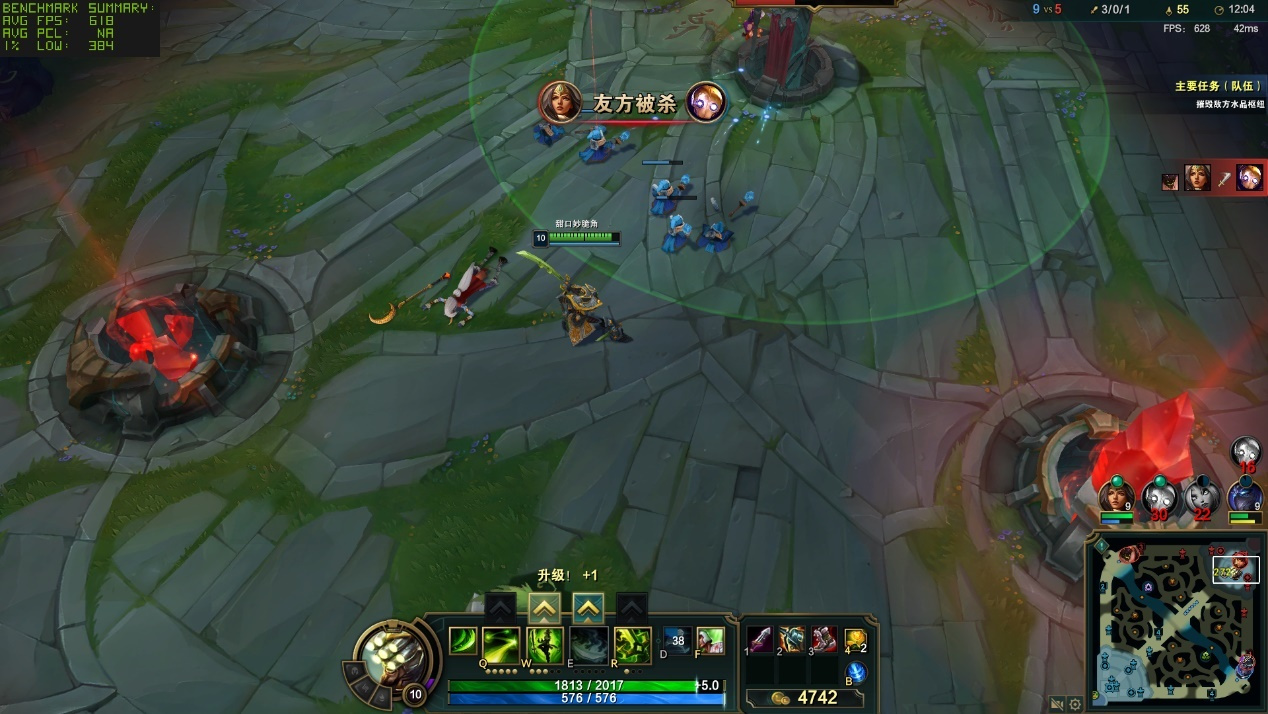Level up the W ability
Screen dimensions: 1268x714
544,607
